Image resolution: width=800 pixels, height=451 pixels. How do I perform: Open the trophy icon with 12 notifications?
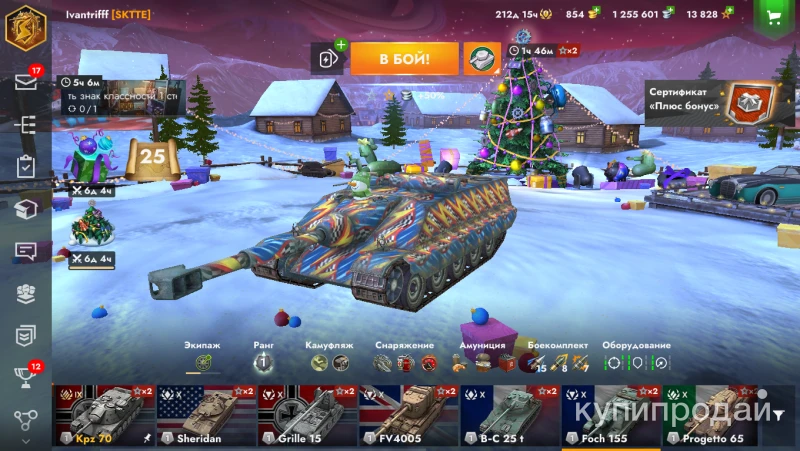(x=26, y=378)
